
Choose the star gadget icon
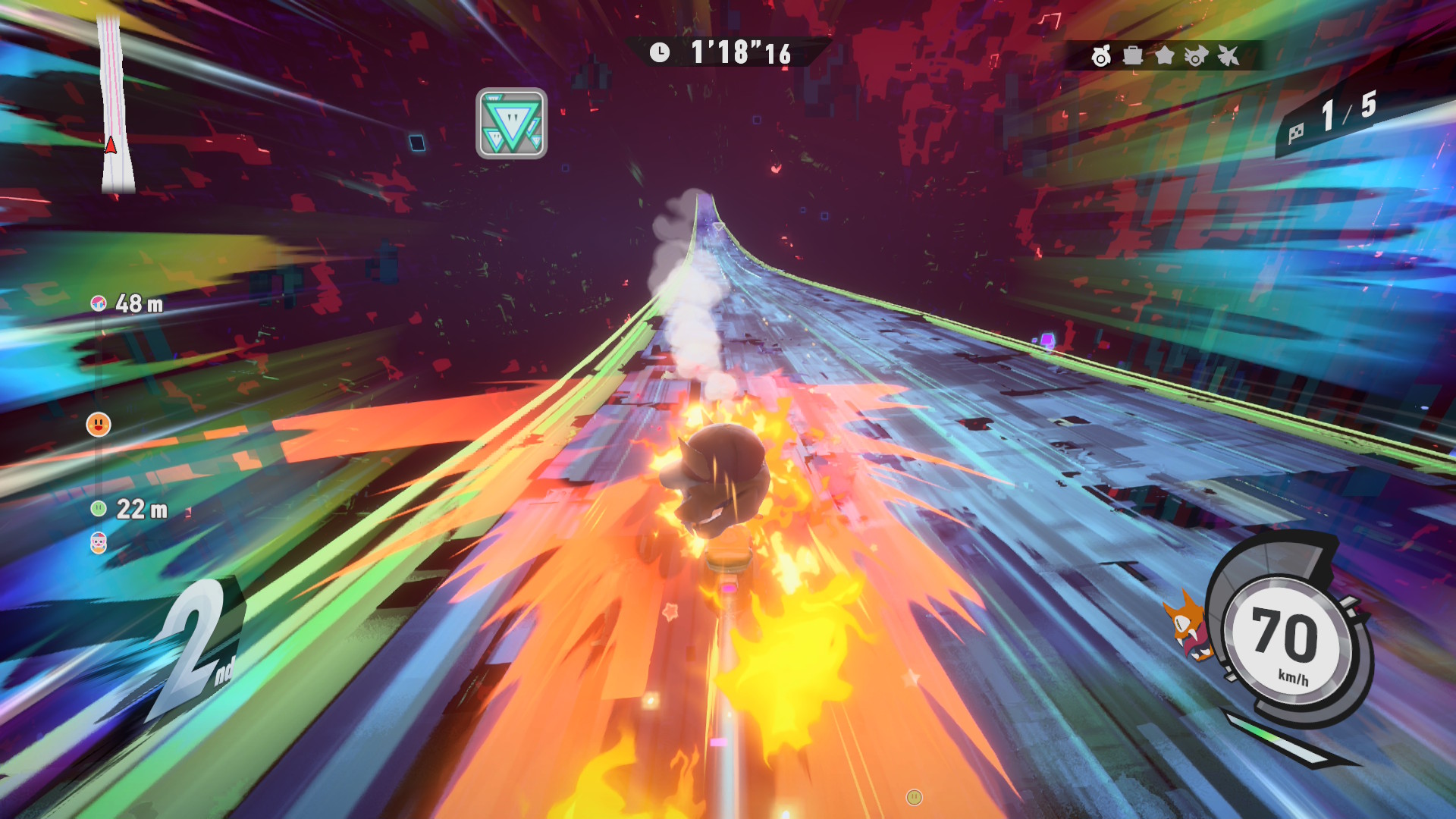1165,55
